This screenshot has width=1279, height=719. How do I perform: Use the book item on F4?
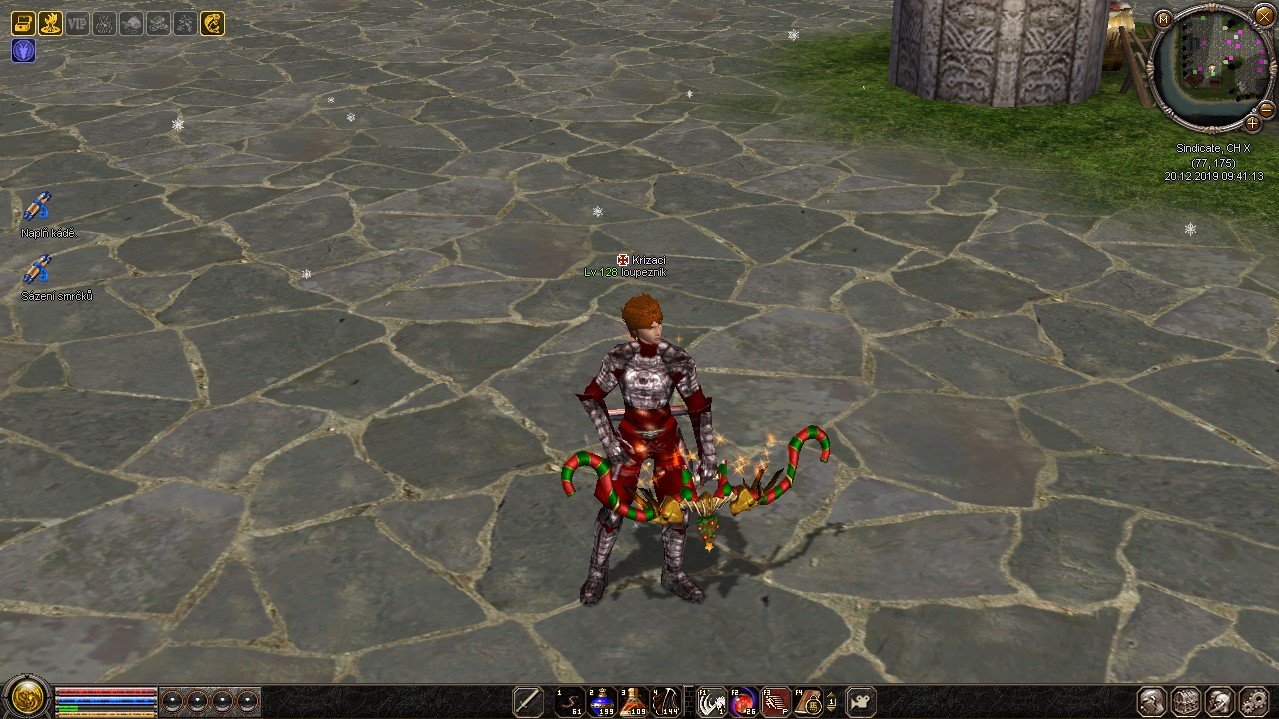pos(807,702)
